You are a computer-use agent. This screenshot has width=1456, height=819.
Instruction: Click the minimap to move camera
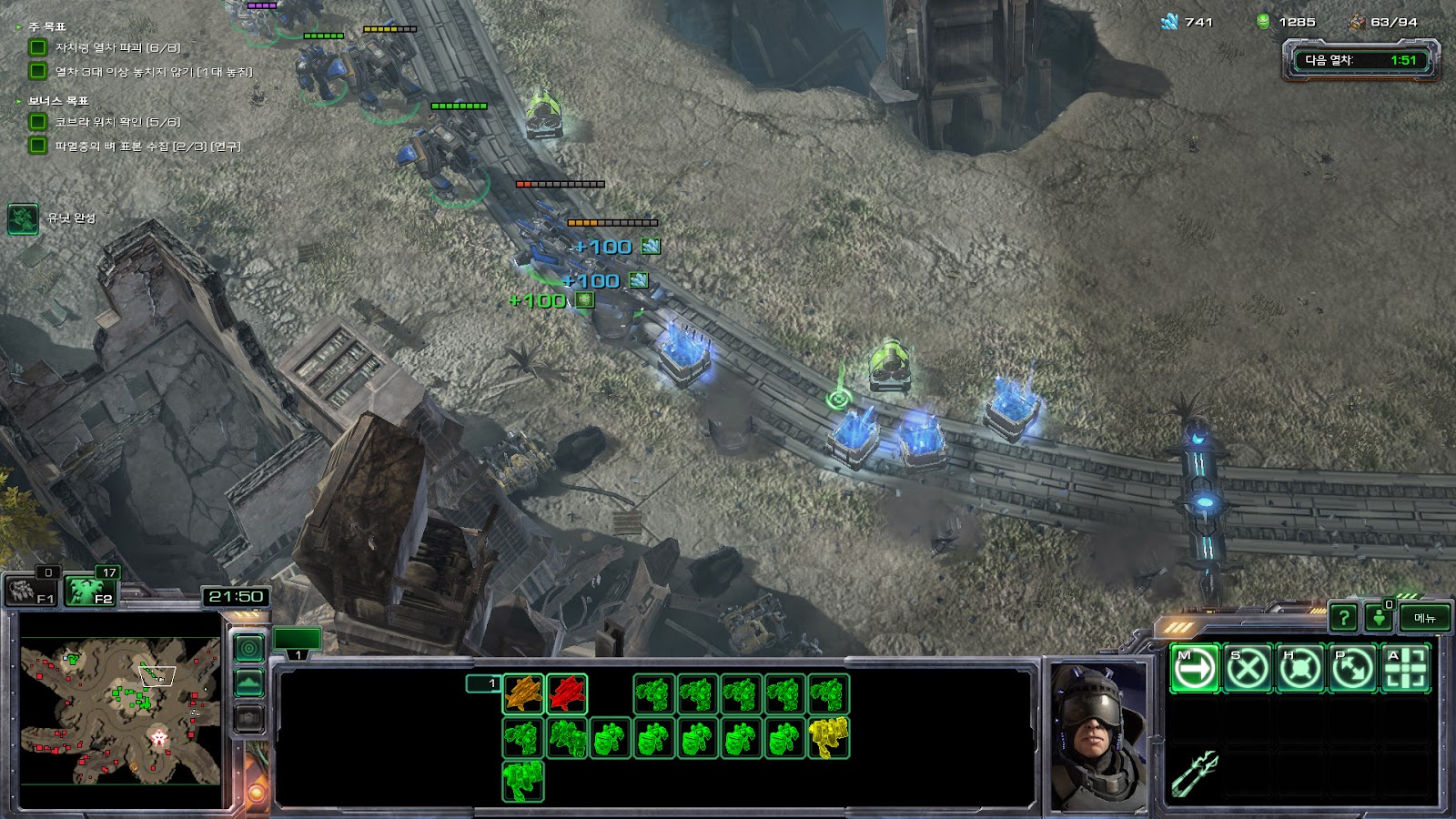pos(120,710)
